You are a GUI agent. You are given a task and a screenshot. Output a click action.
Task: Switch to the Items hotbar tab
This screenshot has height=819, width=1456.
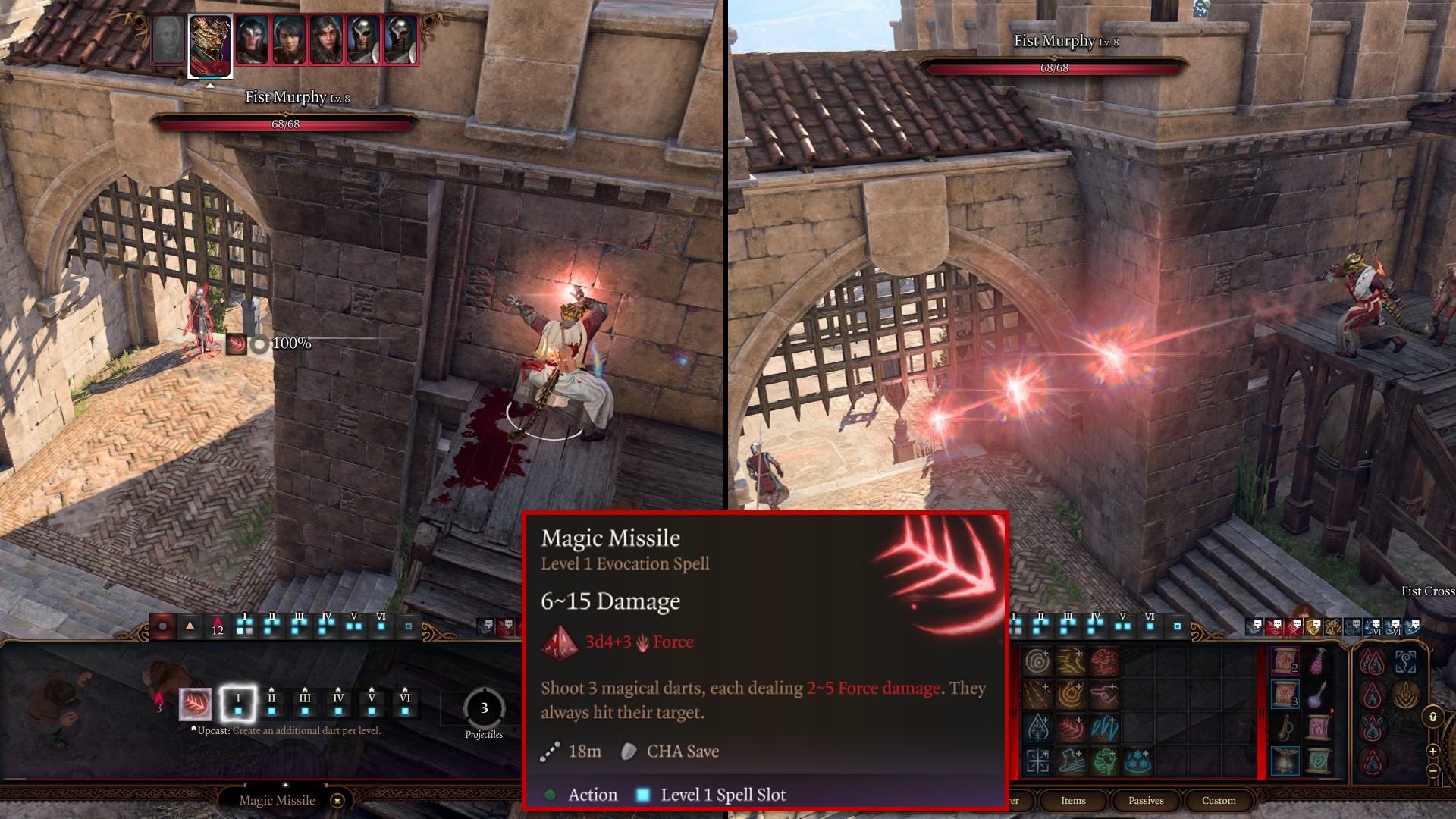coord(1073,801)
